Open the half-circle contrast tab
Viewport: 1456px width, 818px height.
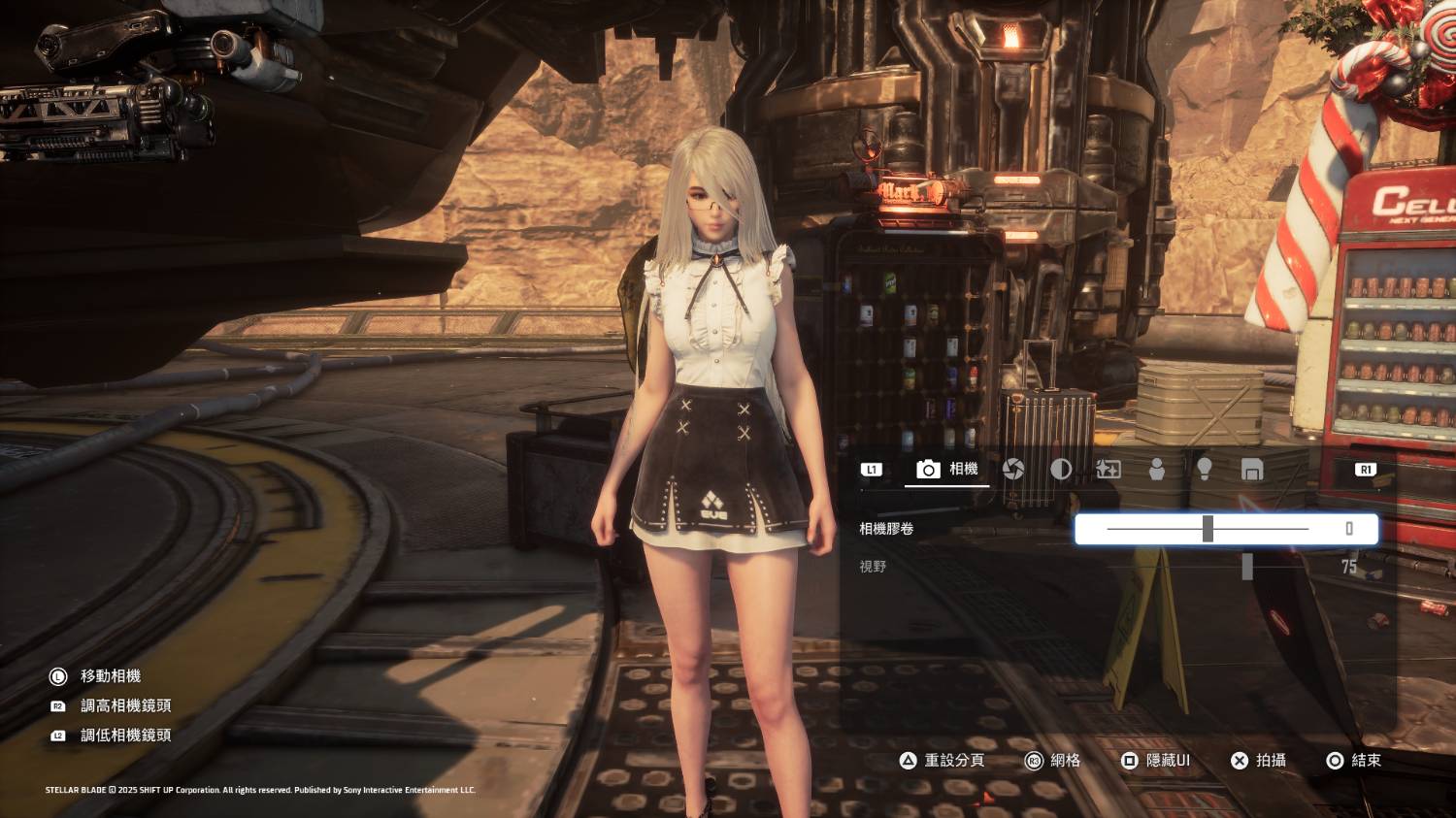[x=1061, y=470]
